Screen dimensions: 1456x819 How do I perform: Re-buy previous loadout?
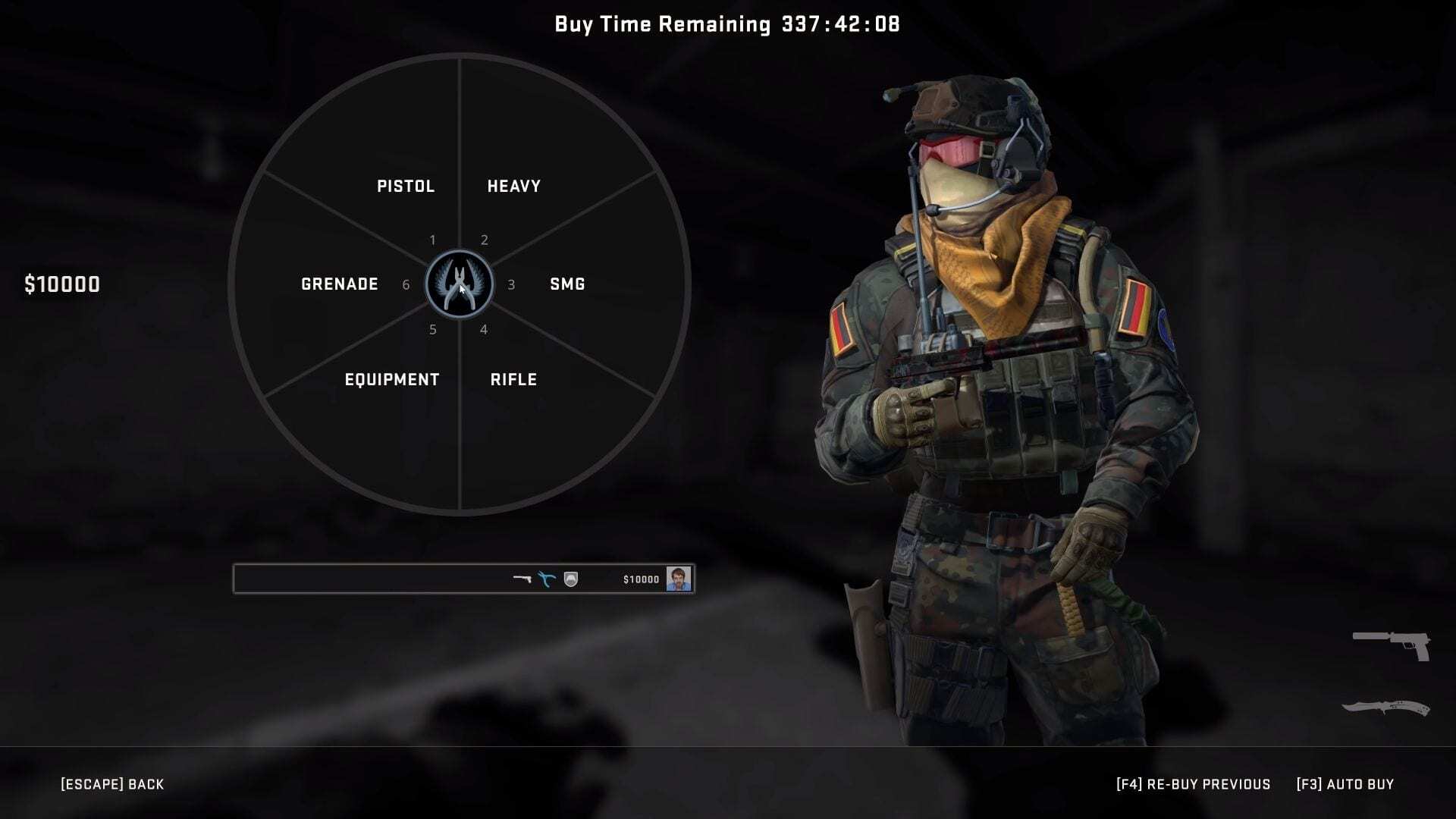coord(1193,784)
